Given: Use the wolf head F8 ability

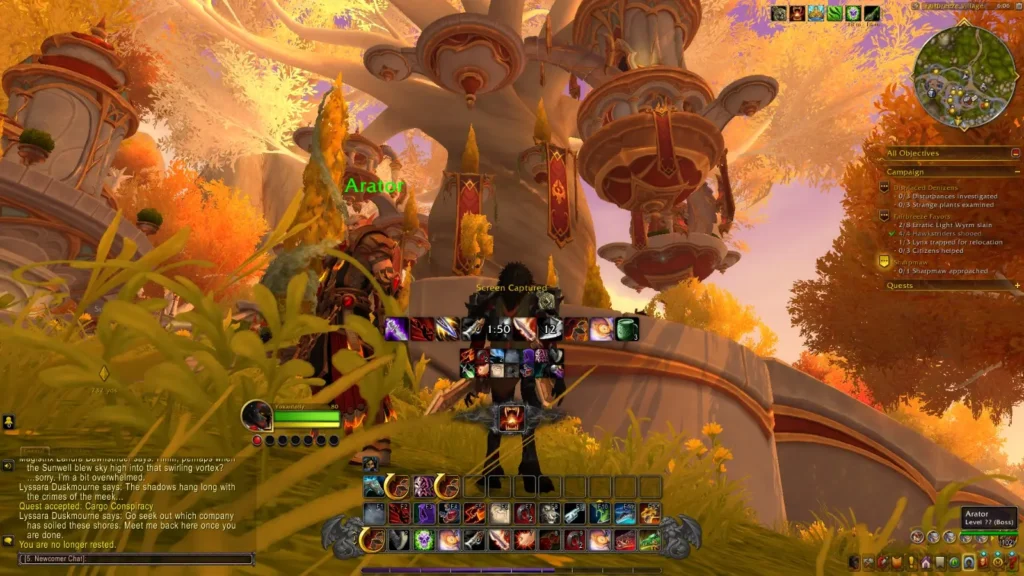Looking at the screenshot, I should (549, 513).
